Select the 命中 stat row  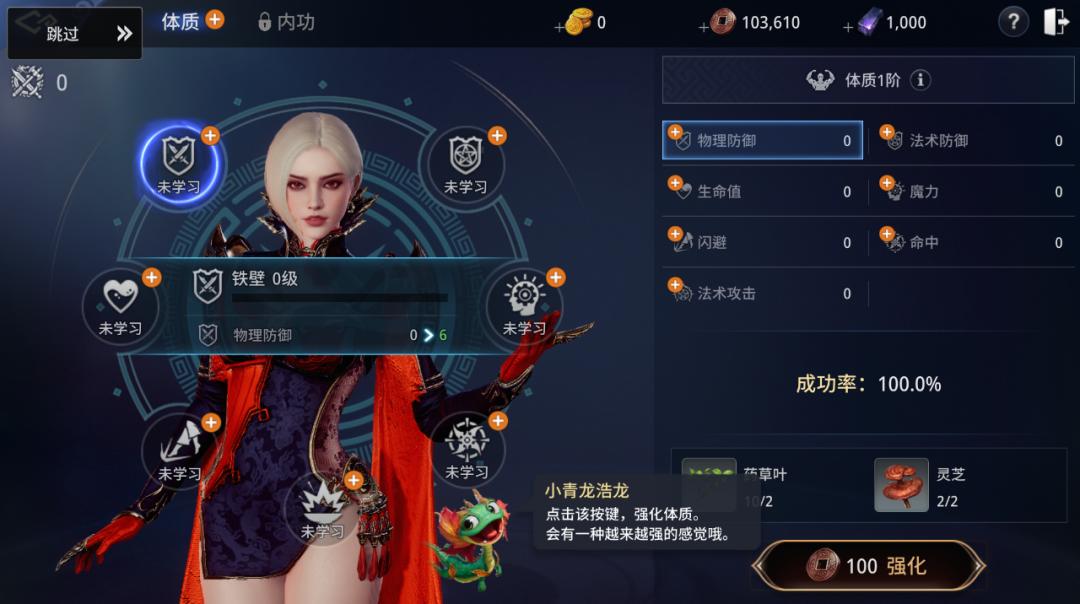click(x=972, y=242)
